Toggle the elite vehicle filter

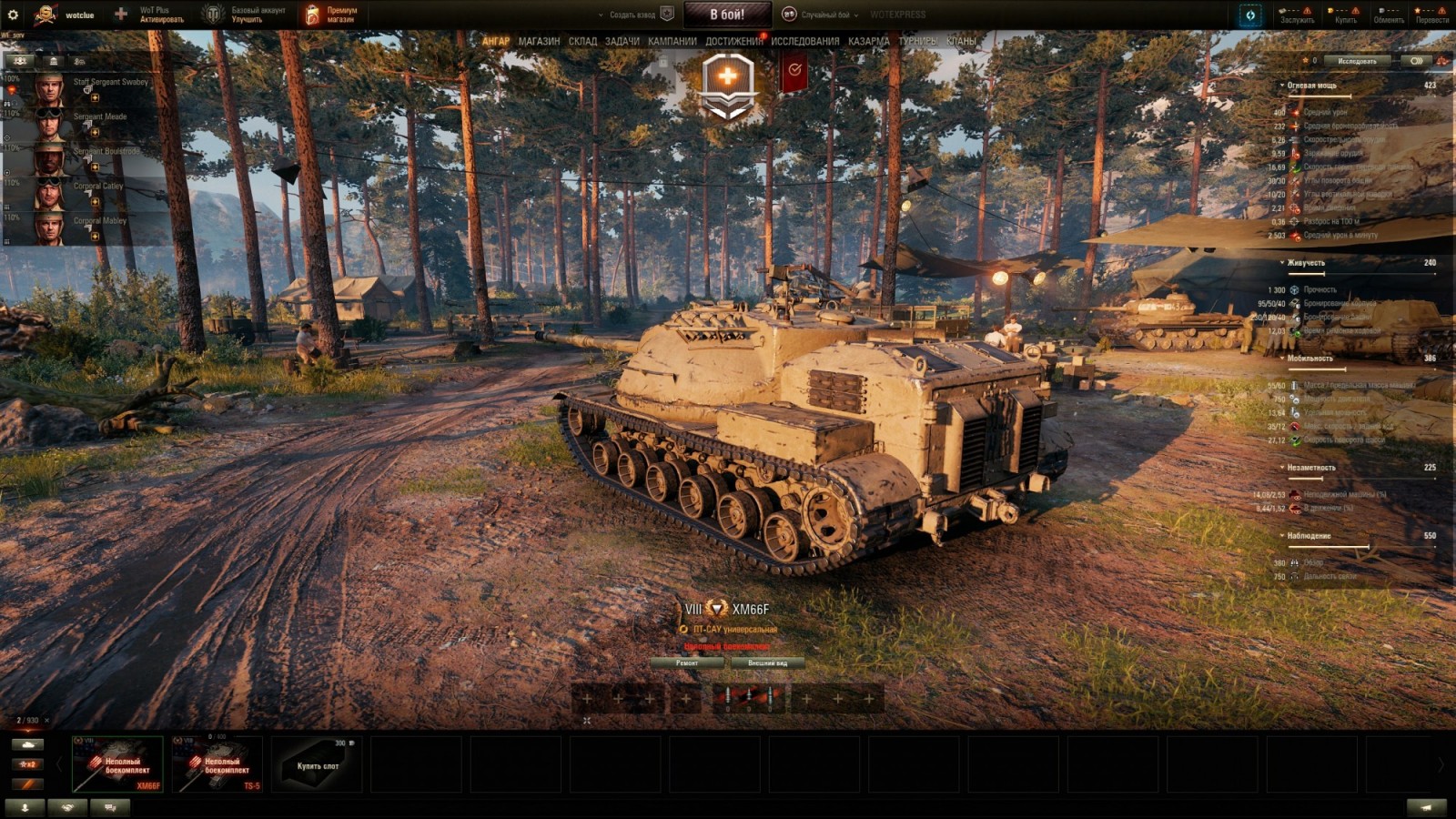tap(28, 784)
